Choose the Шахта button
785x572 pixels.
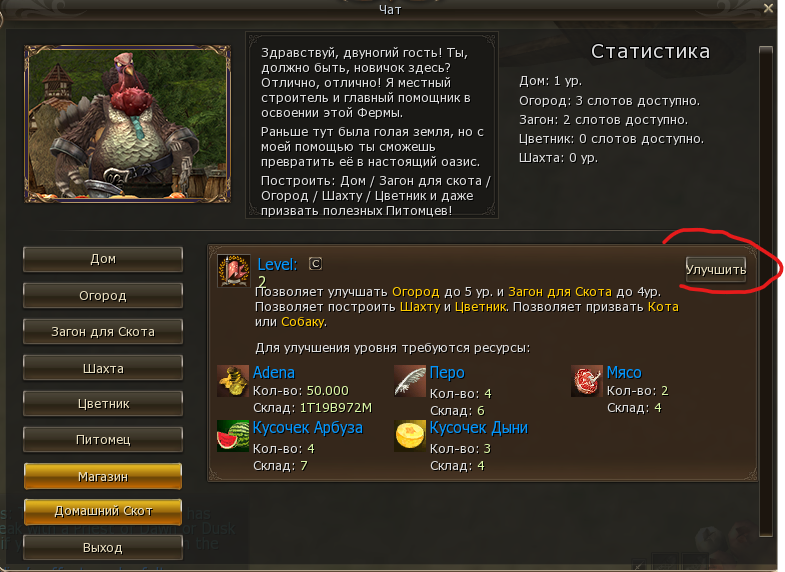click(103, 368)
